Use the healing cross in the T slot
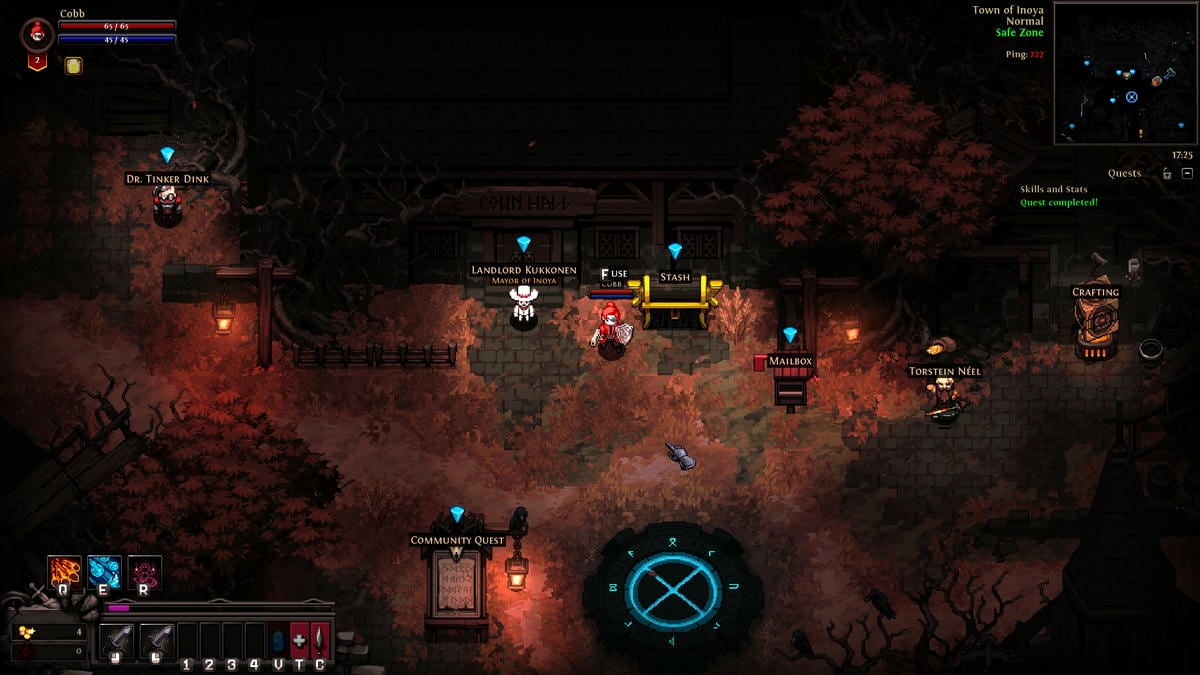This screenshot has width=1200, height=675. point(299,641)
